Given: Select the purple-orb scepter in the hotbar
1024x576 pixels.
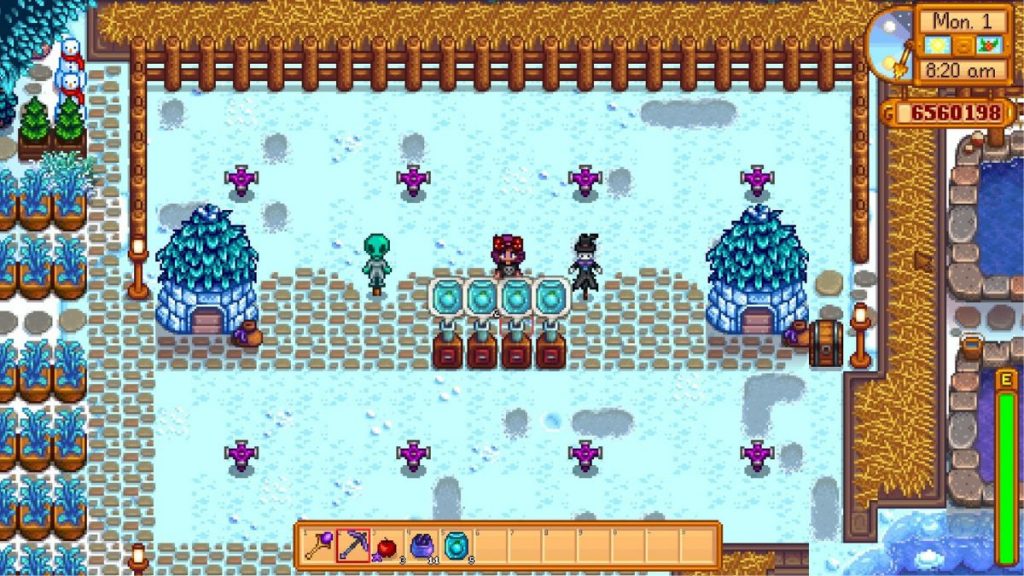Looking at the screenshot, I should (x=319, y=545).
